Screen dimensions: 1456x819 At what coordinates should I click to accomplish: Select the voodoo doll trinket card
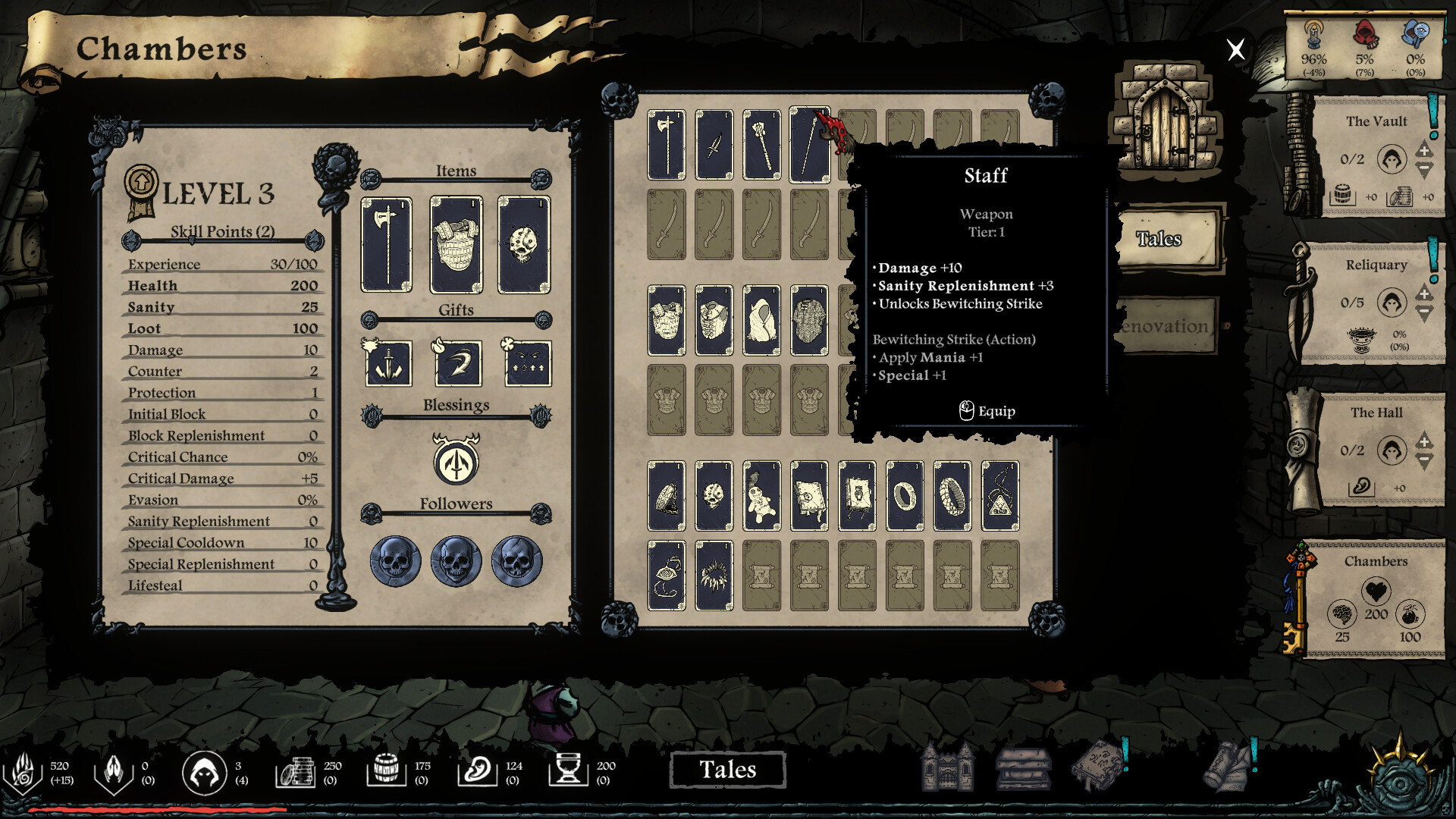coord(761,496)
